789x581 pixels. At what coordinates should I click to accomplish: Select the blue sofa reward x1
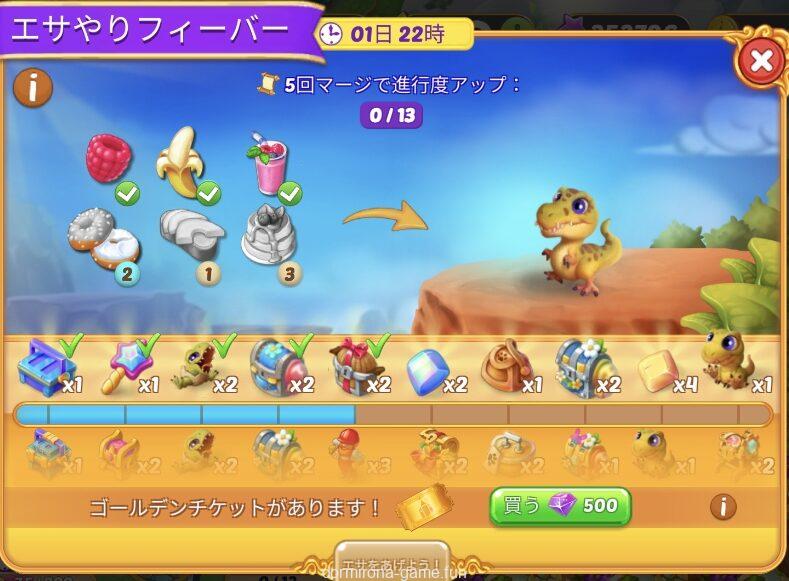[x=45, y=366]
